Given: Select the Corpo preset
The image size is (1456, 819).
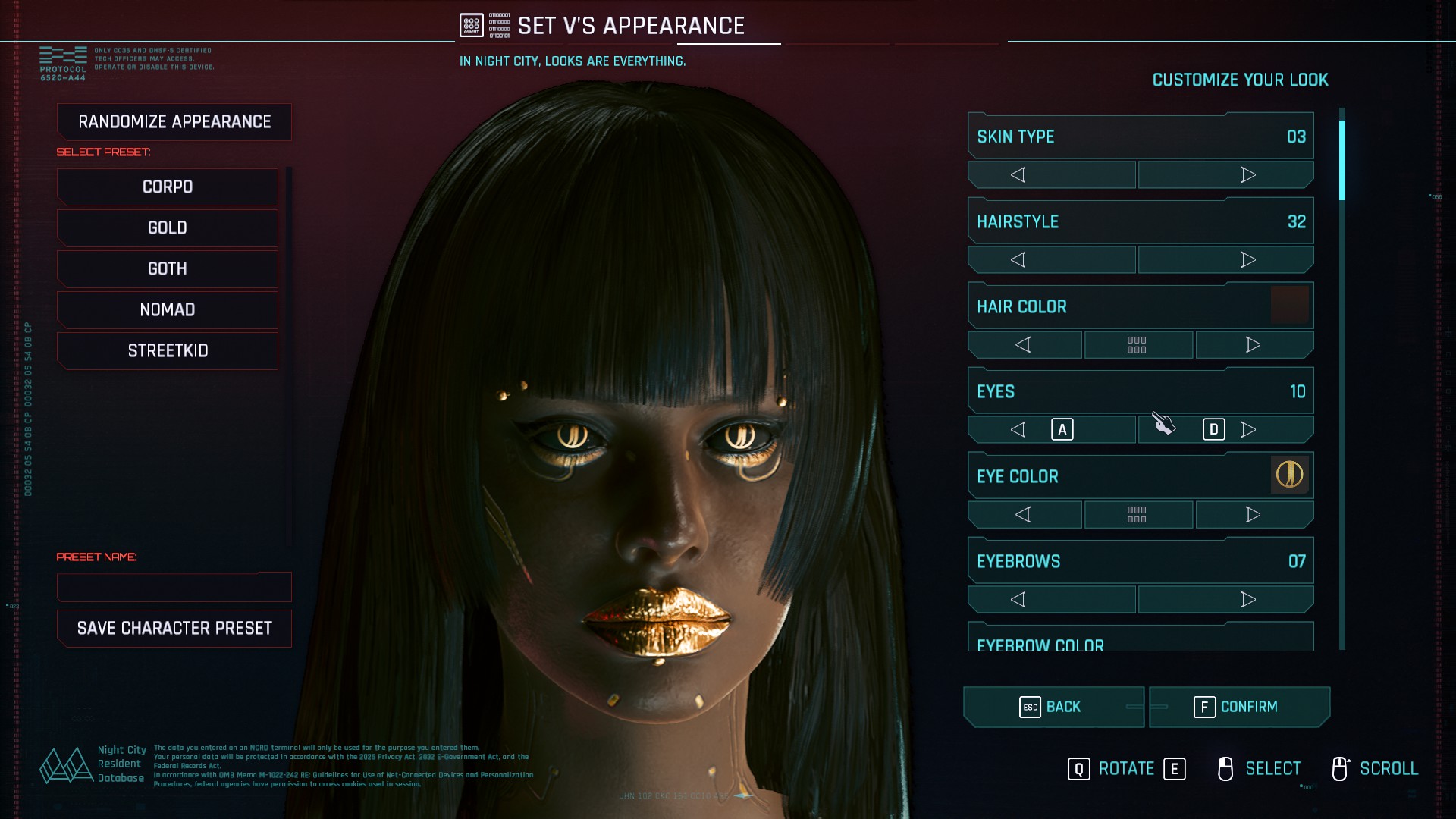Looking at the screenshot, I should pos(168,187).
